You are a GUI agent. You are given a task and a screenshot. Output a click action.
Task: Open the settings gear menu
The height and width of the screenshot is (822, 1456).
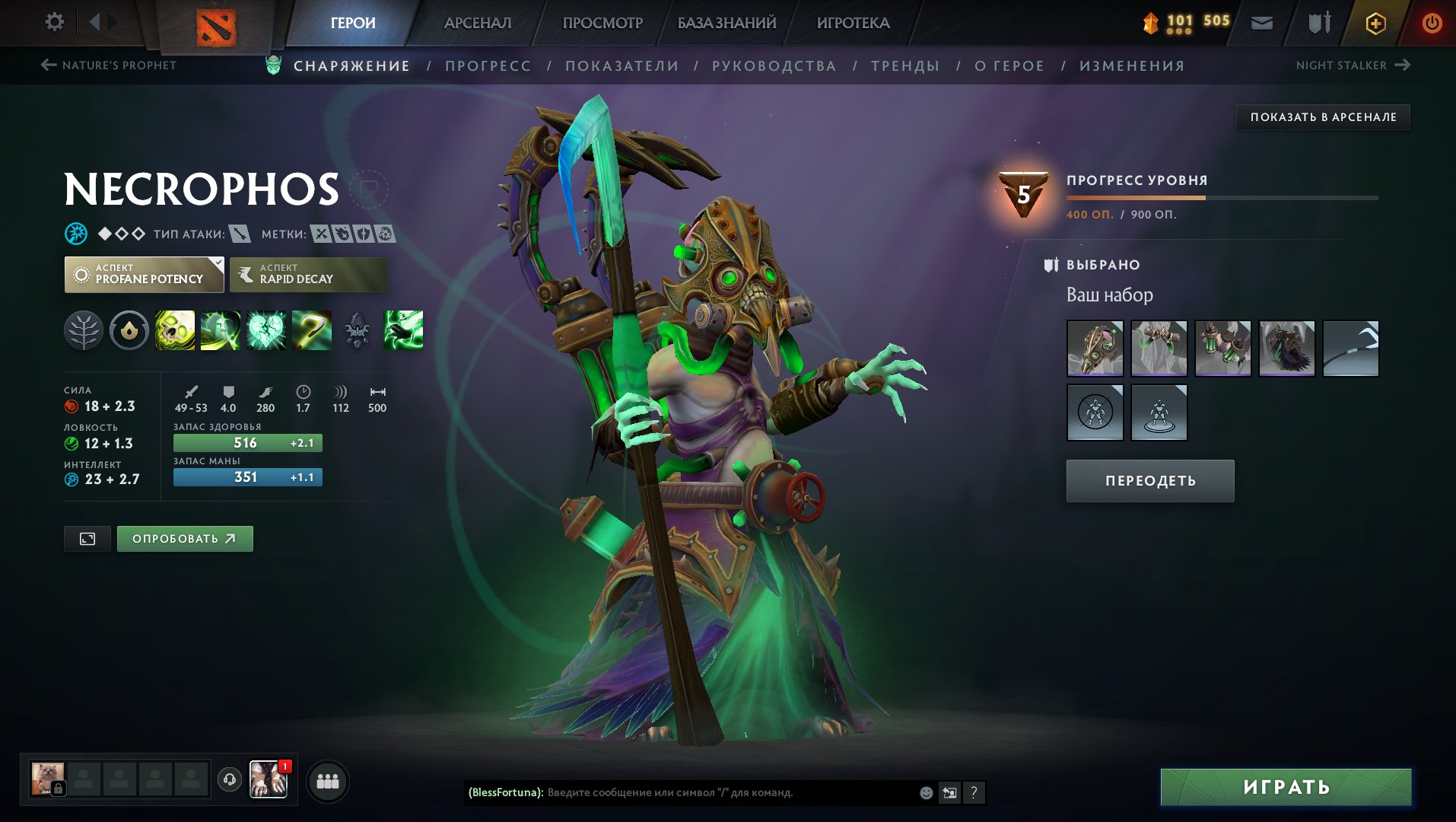tap(55, 22)
